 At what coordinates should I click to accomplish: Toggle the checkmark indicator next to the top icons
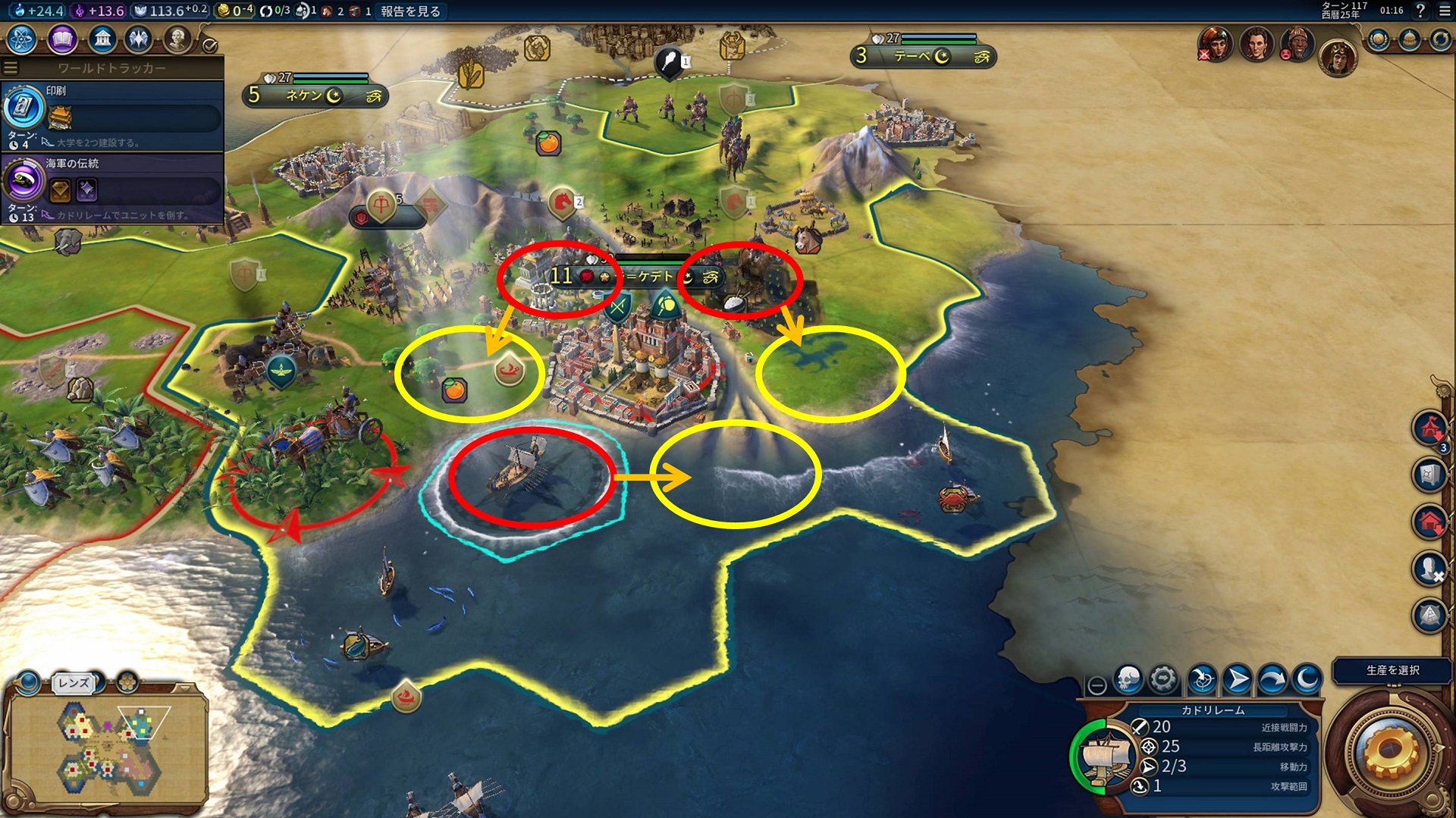coord(209,47)
